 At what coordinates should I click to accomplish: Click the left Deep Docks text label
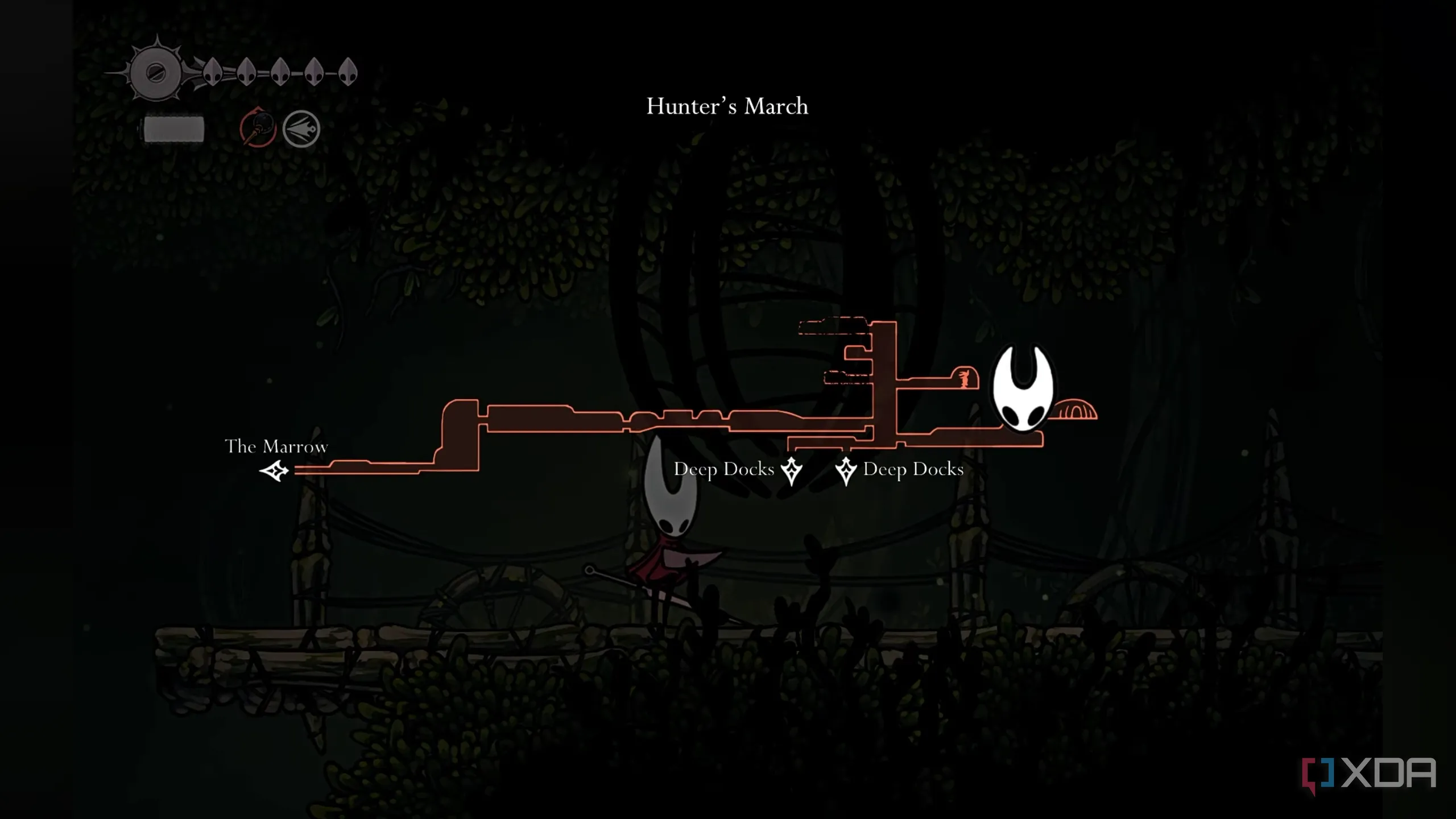pos(724,469)
